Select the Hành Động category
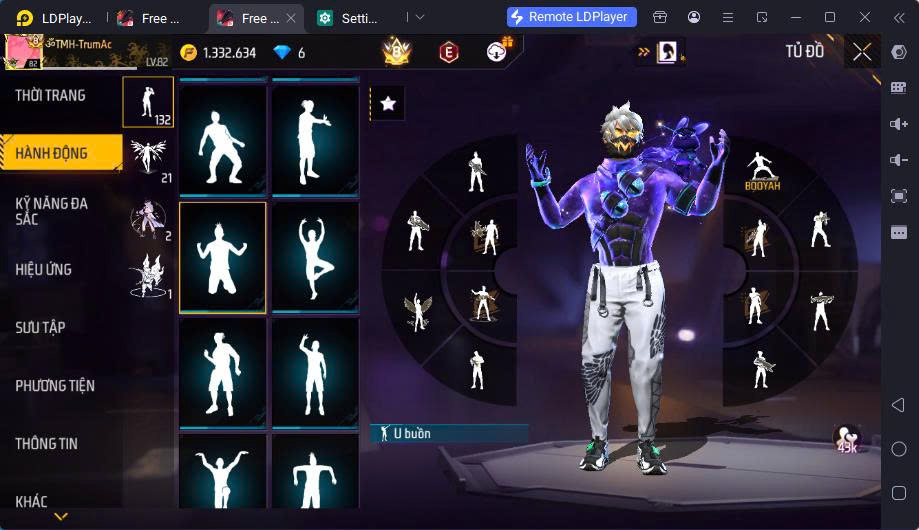The width and height of the screenshot is (919, 530). 52,154
